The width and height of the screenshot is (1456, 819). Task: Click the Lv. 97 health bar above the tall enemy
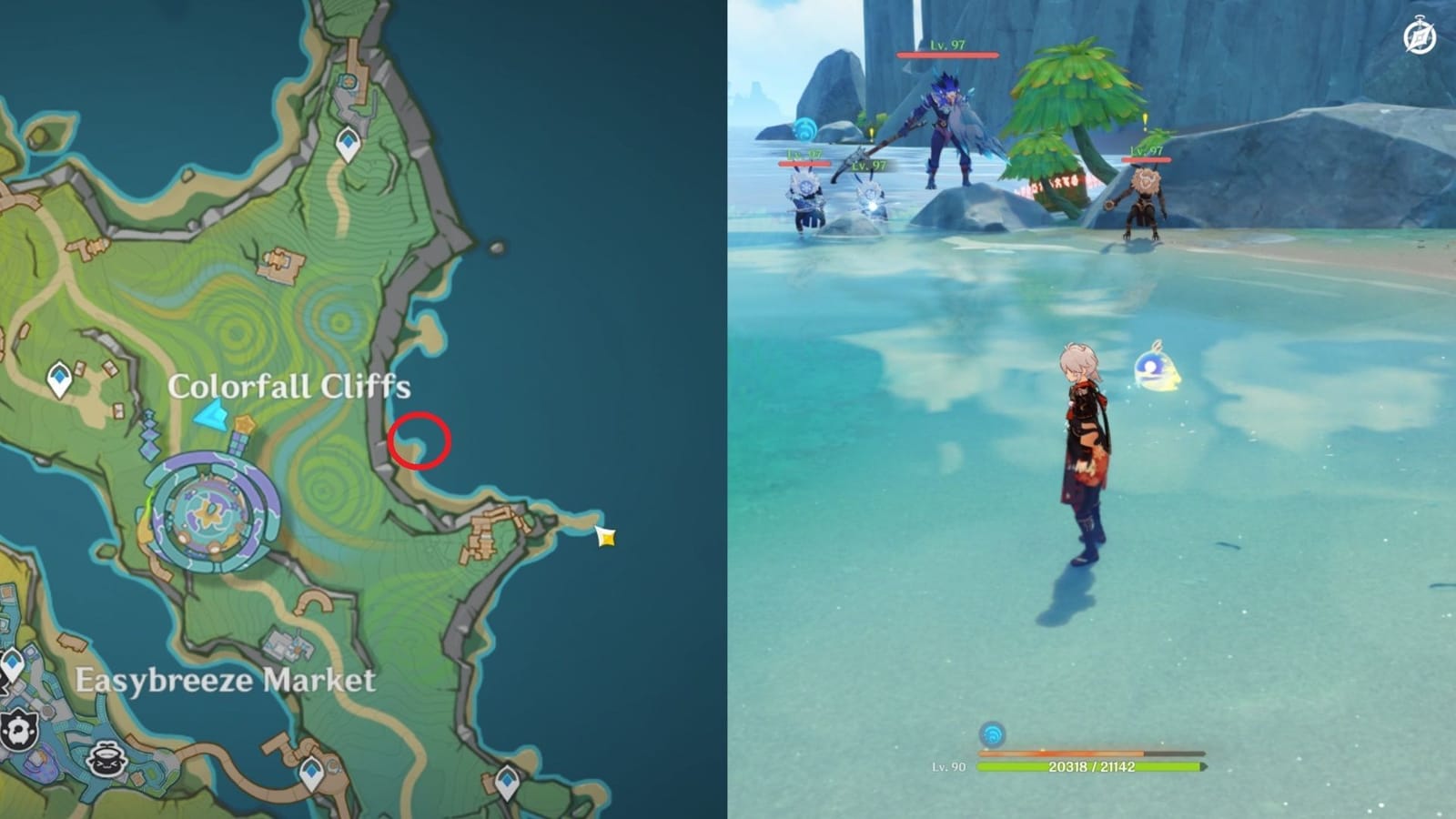(x=946, y=55)
